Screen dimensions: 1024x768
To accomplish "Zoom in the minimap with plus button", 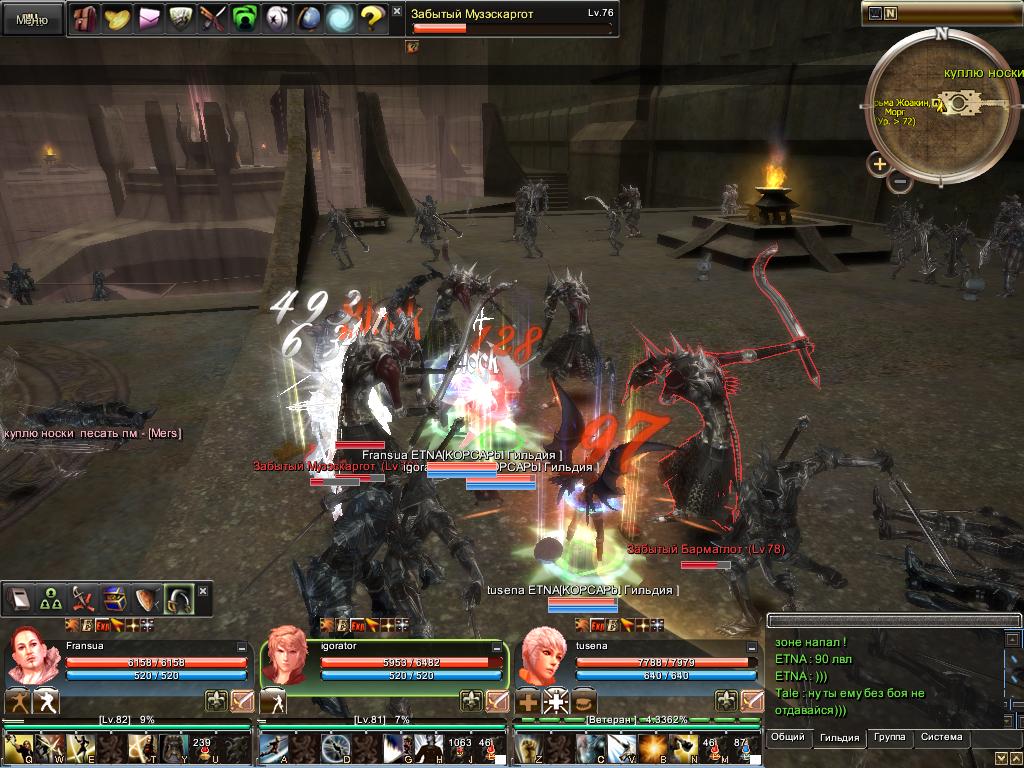I will coord(879,164).
